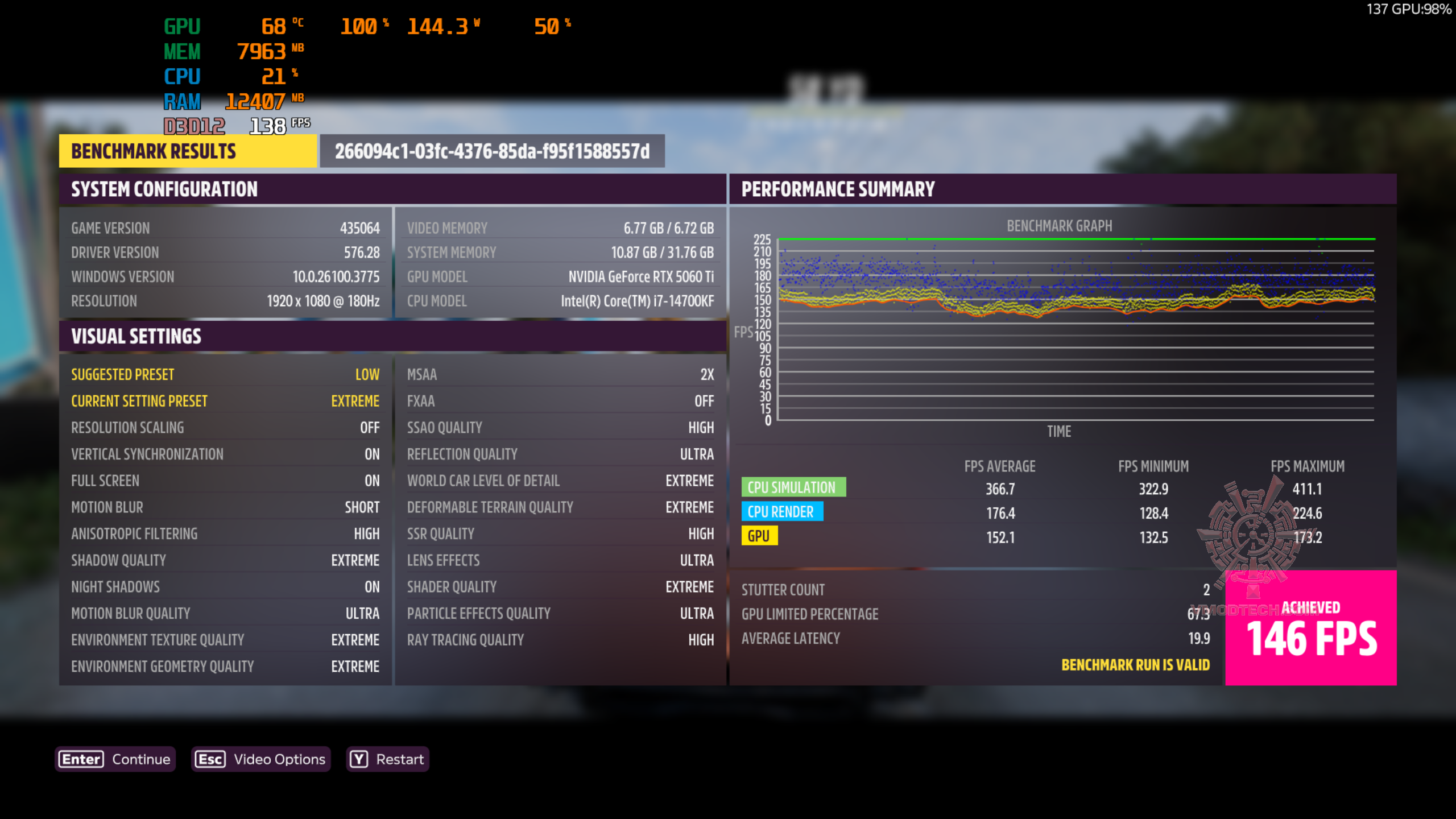Select the PERFORMANCE SUMMARY section header
The image size is (1456, 819).
(x=837, y=189)
